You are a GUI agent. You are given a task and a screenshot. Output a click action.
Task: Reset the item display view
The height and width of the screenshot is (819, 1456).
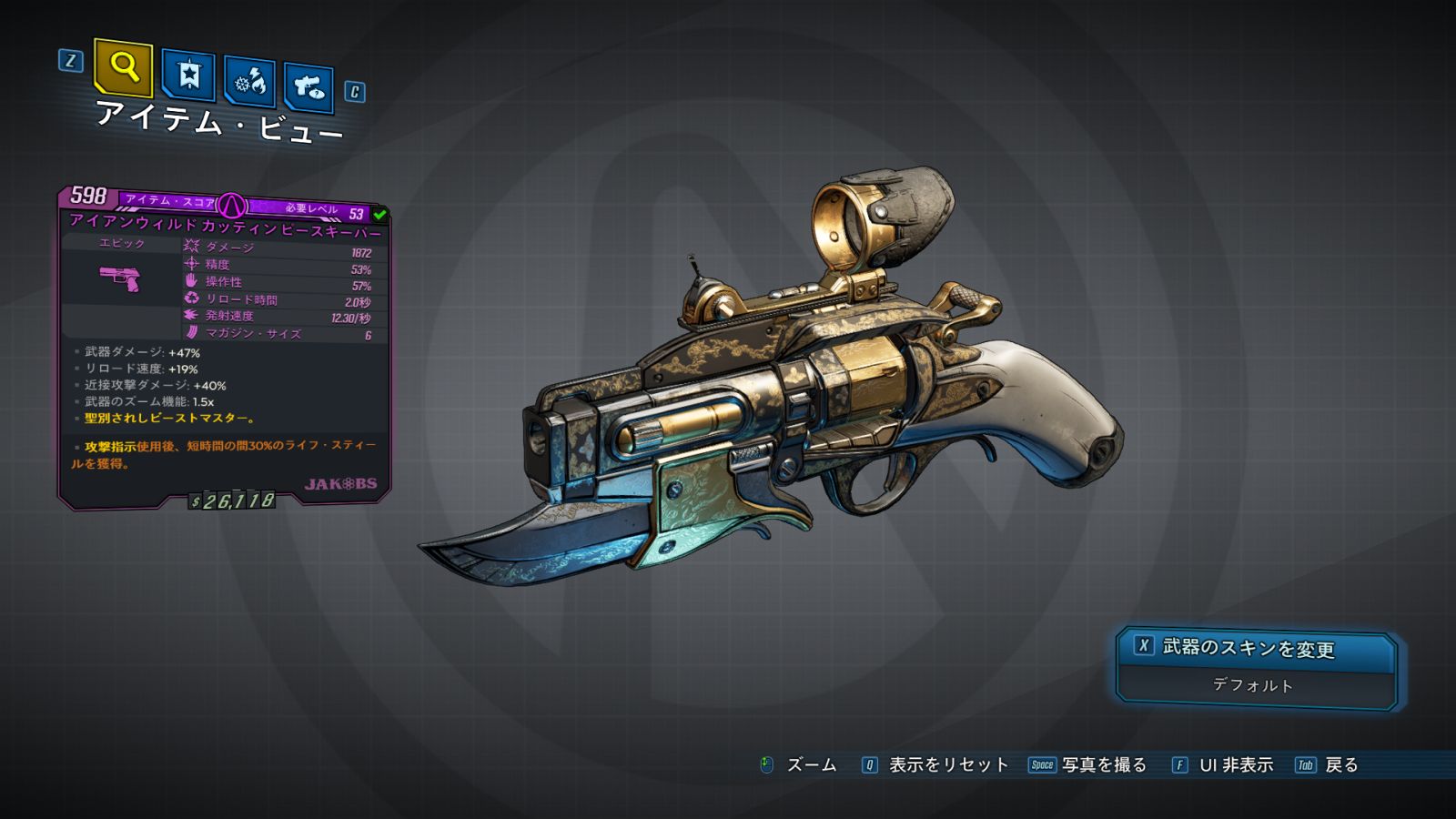click(935, 765)
